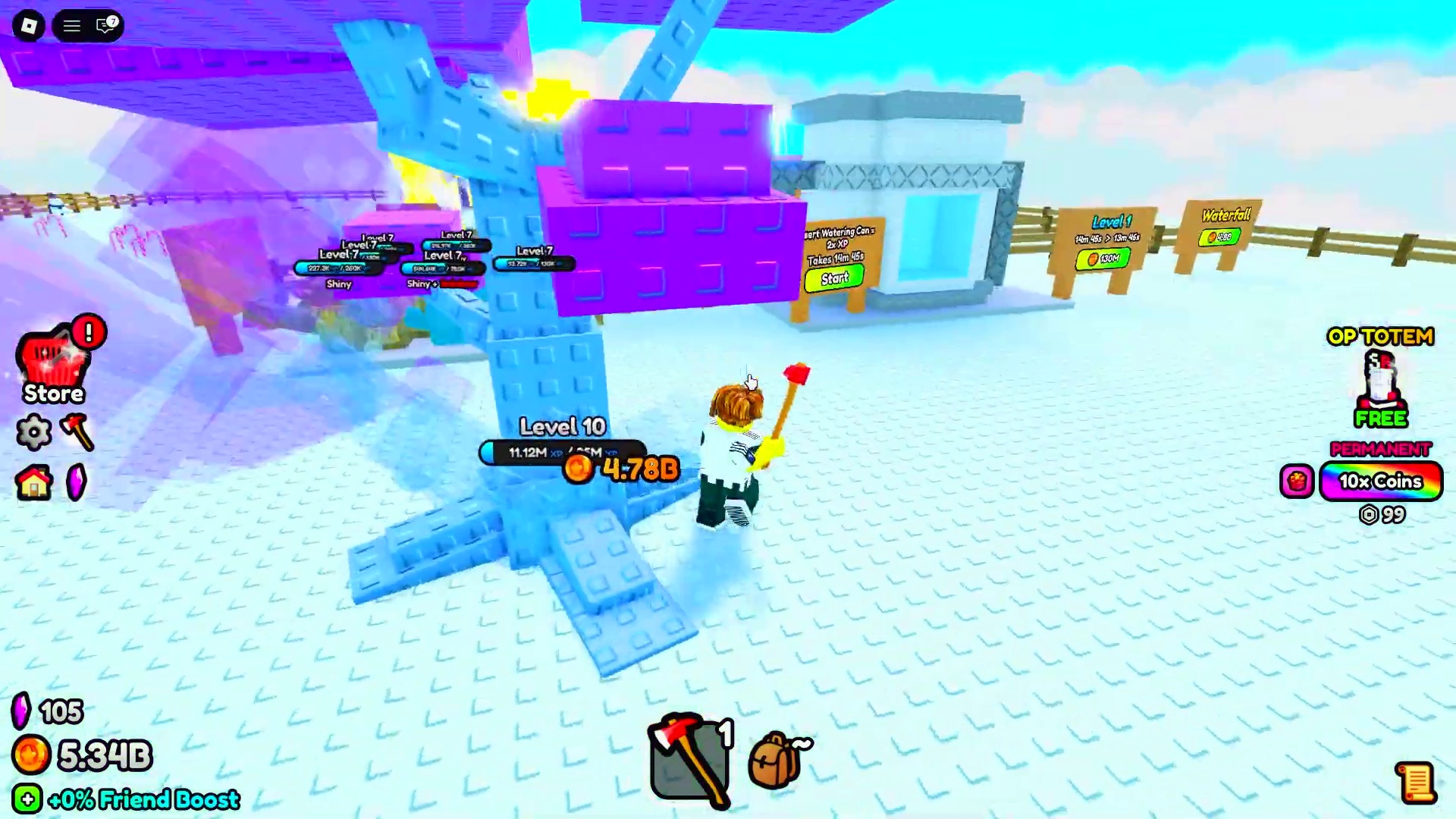1456x819 pixels.
Task: Click the green Friend Boost plus button
Action: coord(27,799)
